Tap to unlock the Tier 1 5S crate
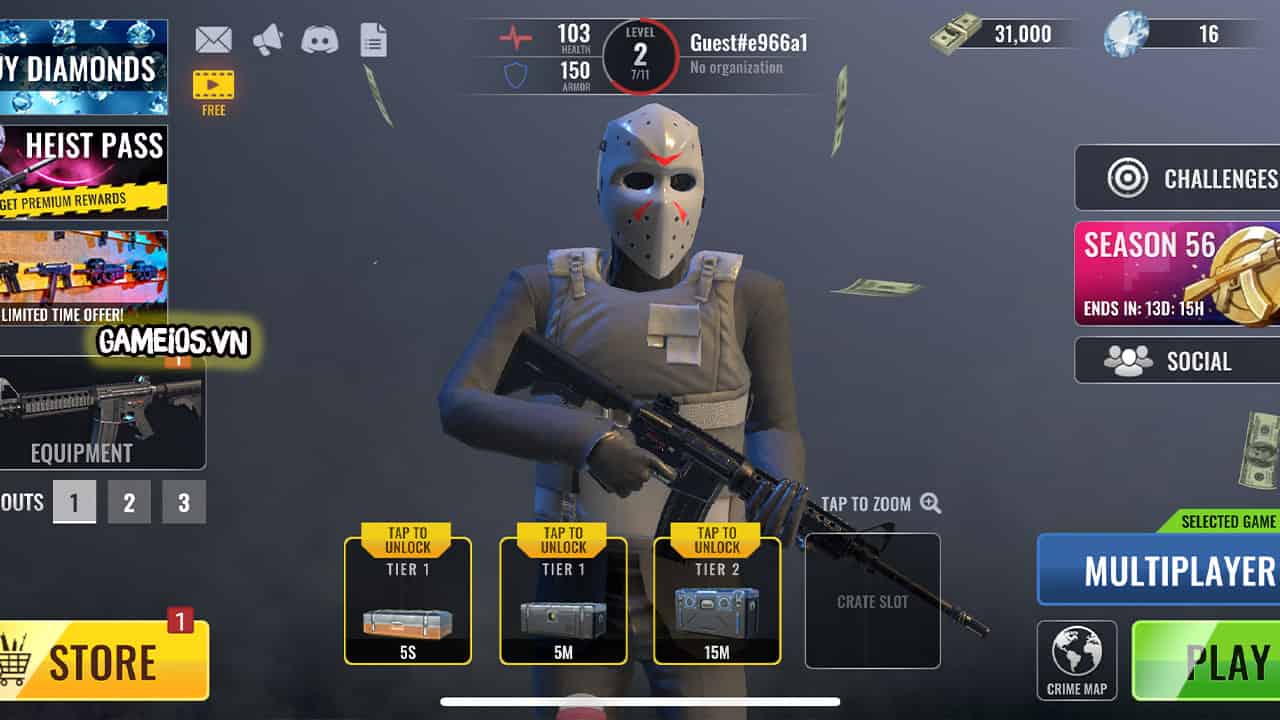 (409, 600)
